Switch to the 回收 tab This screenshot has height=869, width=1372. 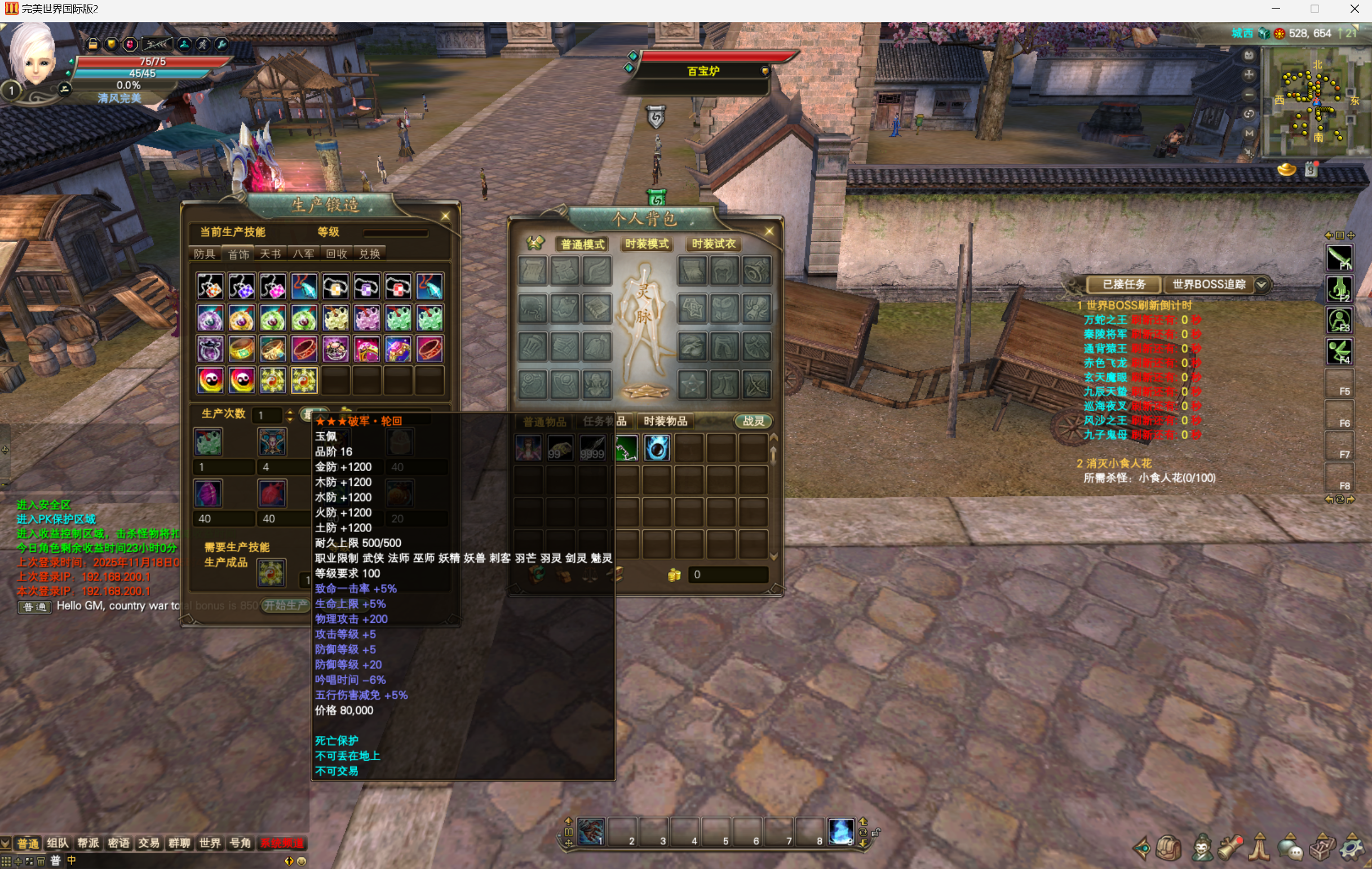(337, 254)
